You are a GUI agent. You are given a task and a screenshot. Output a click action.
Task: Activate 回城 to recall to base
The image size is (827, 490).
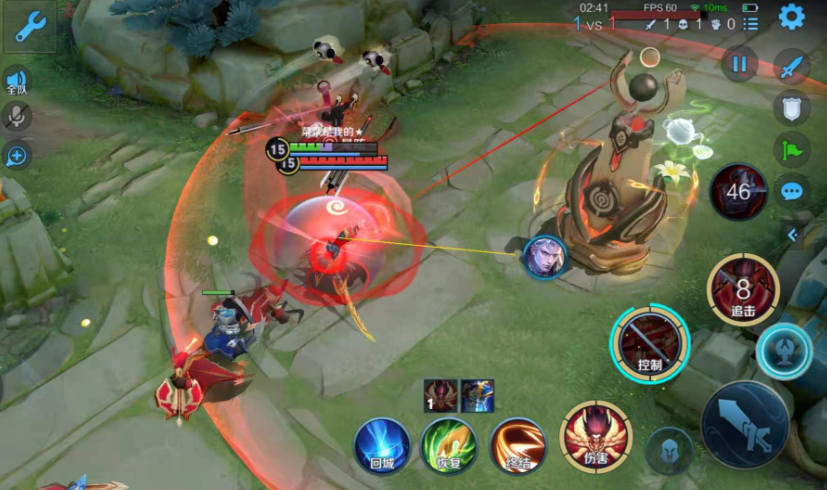pos(382,445)
